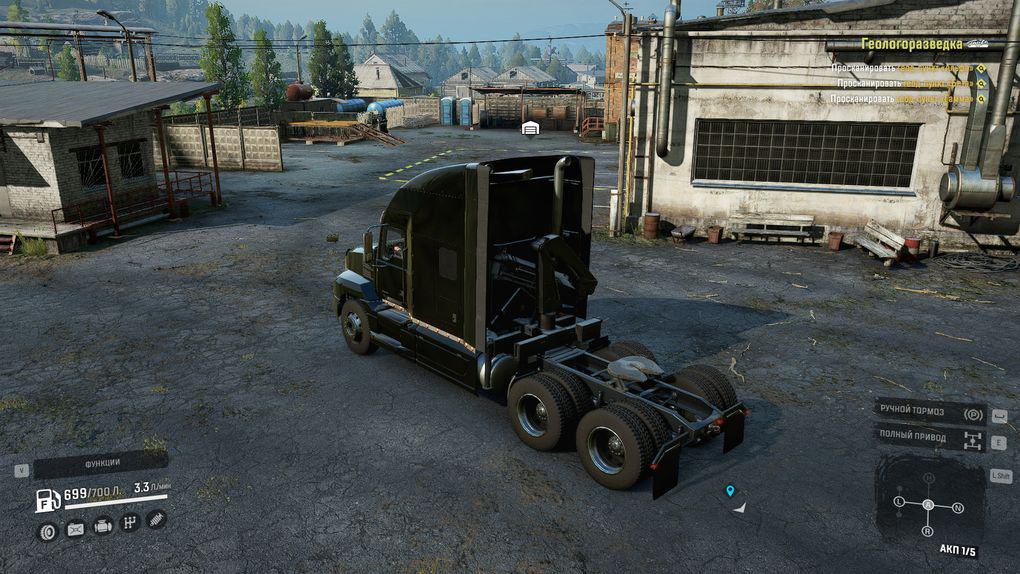1020x574 pixels.
Task: Click the gearbox damage status icon
Action: point(130,522)
